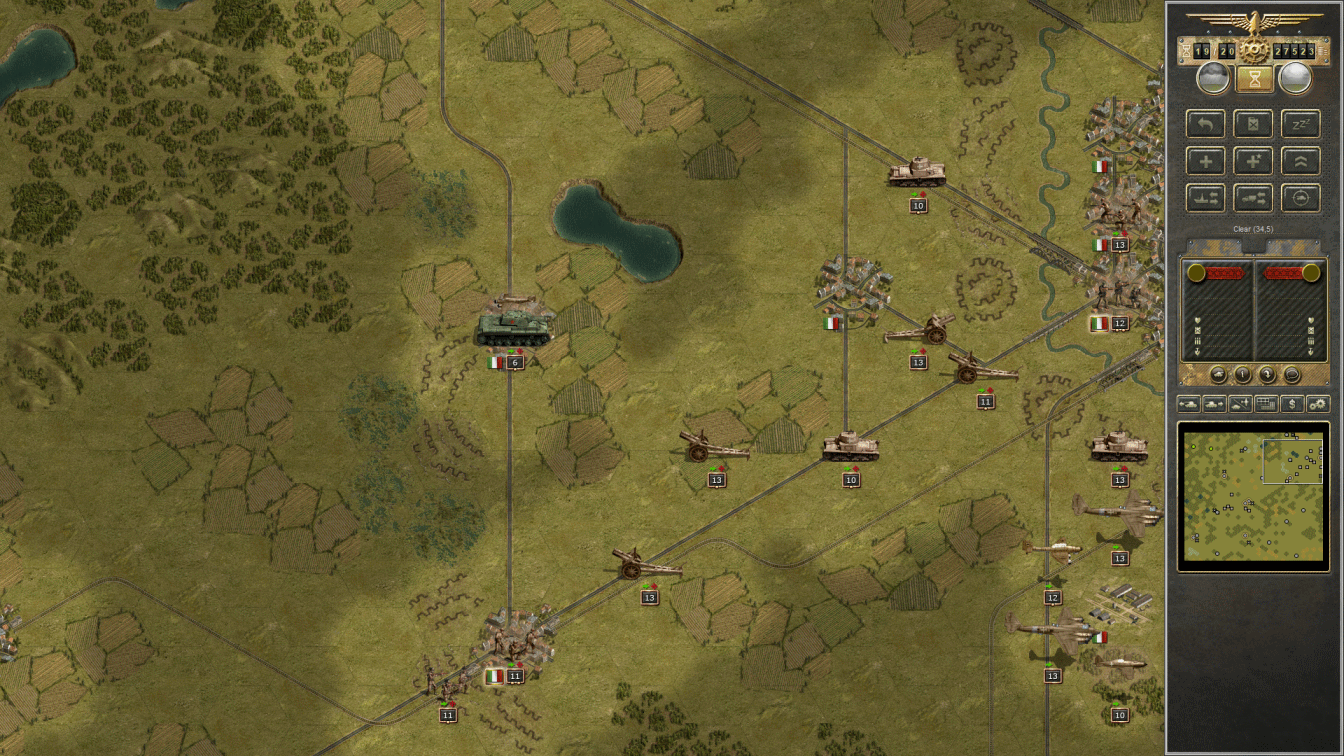Screen dimensions: 1344x756
Task: Toggle ground and air unit view
Action: coord(1240,404)
